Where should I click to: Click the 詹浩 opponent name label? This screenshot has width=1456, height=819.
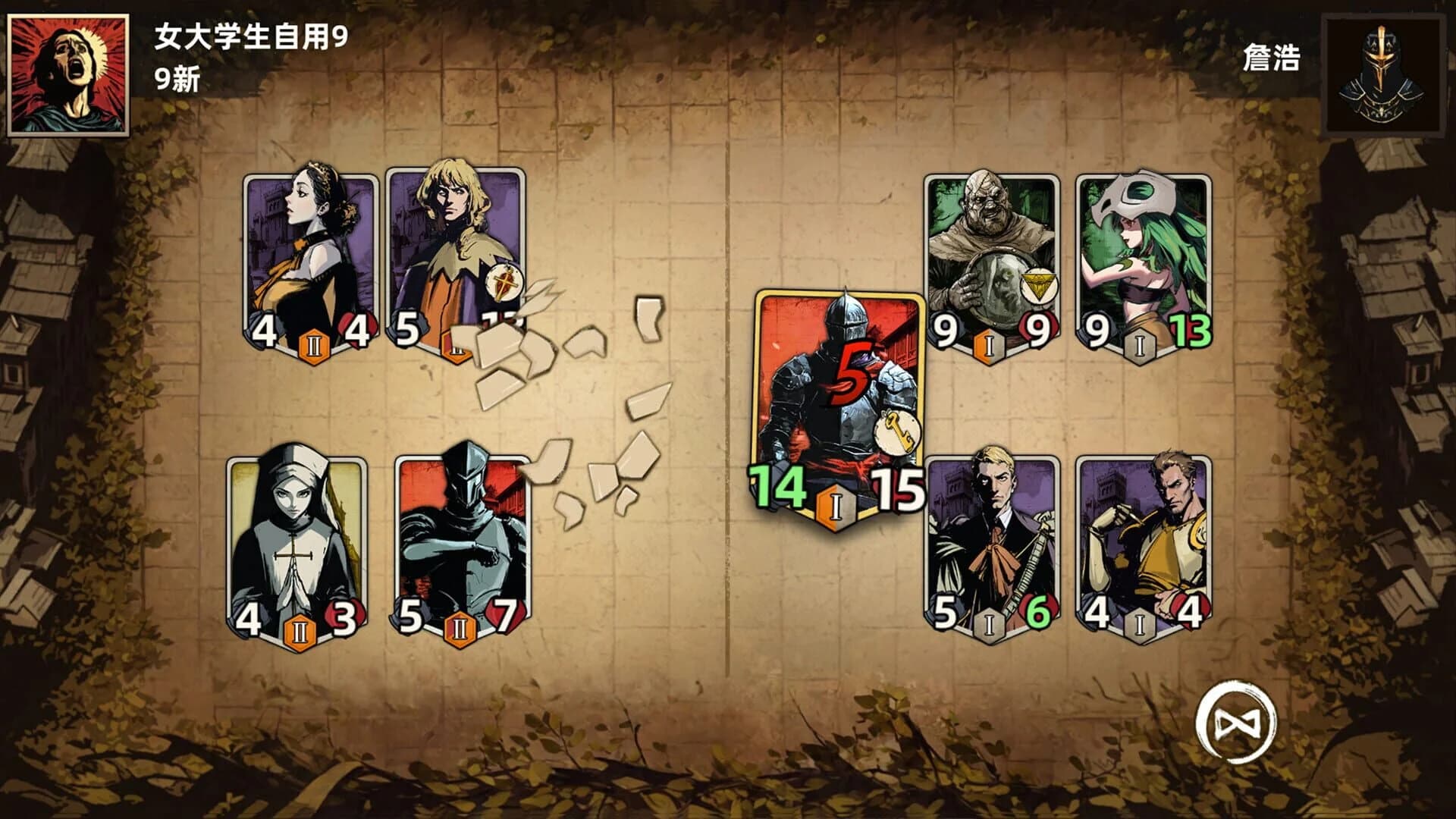pyautogui.click(x=1270, y=55)
